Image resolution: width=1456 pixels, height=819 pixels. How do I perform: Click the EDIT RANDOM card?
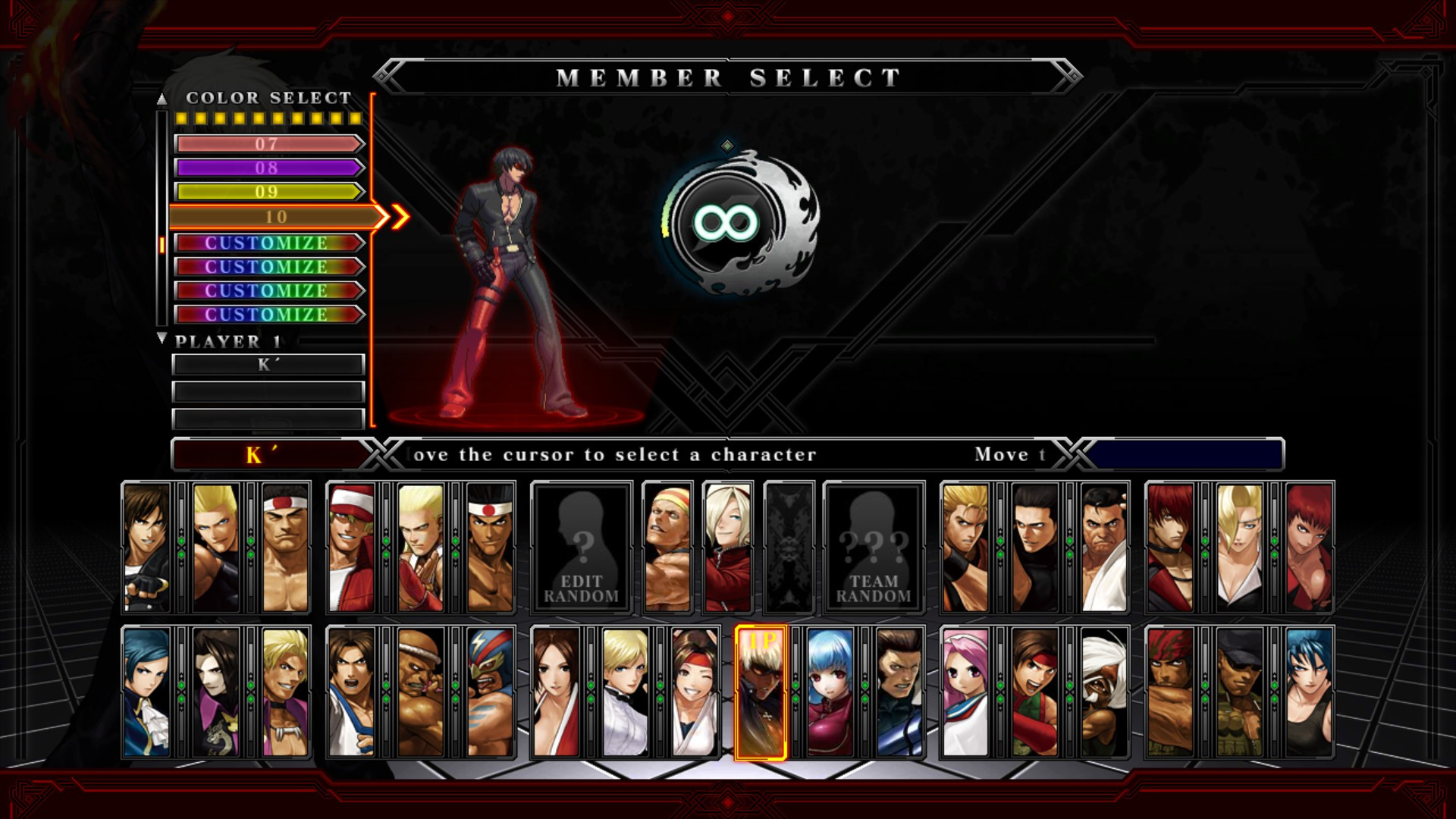580,548
